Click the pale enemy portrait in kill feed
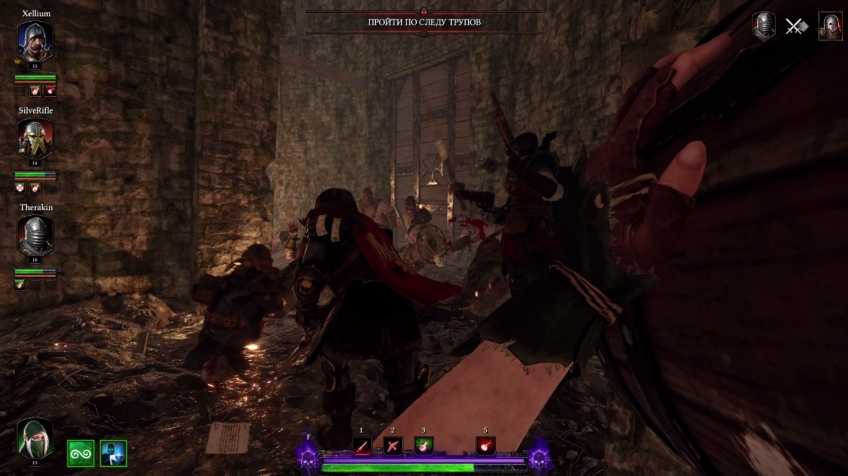 tap(830, 26)
